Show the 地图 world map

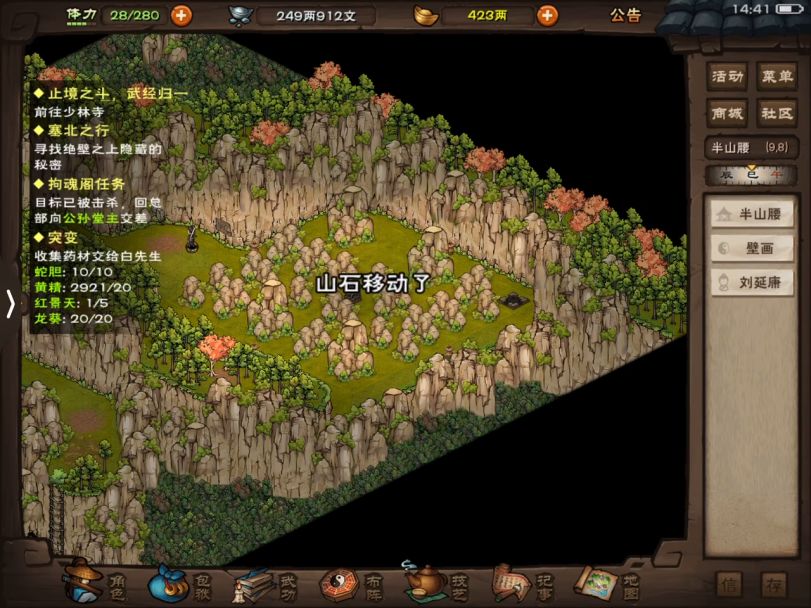pyautogui.click(x=607, y=582)
